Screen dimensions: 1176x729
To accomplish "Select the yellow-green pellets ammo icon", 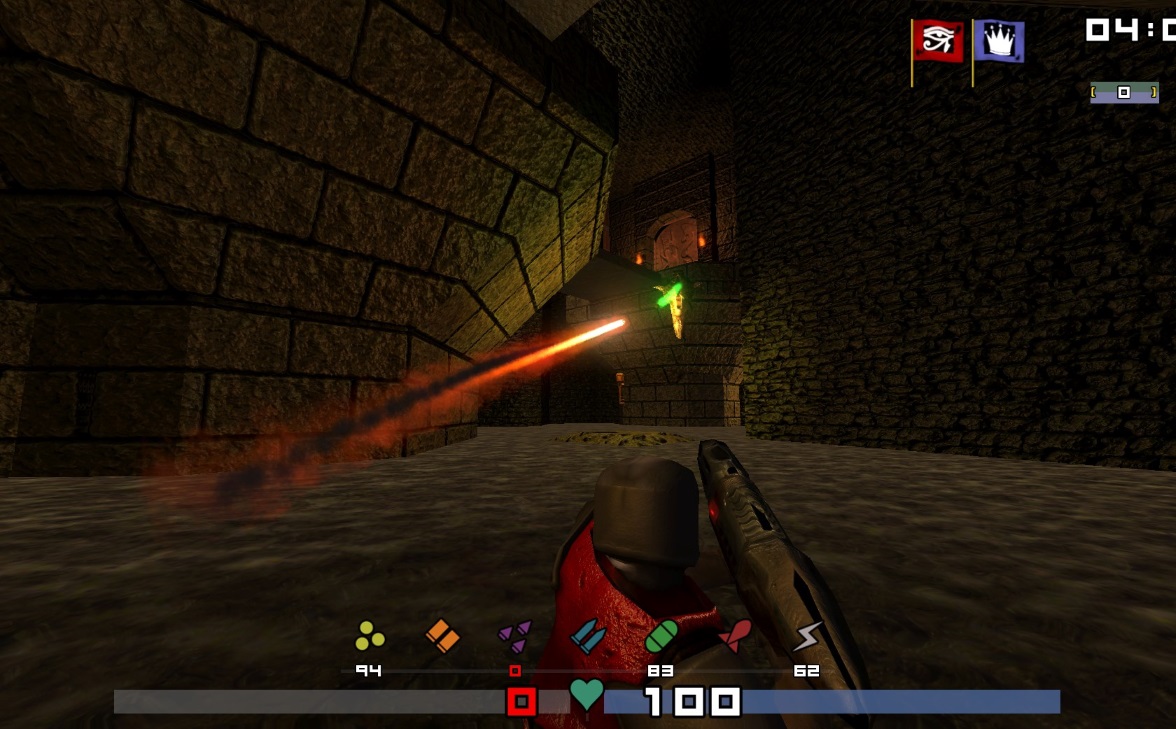I will 370,635.
